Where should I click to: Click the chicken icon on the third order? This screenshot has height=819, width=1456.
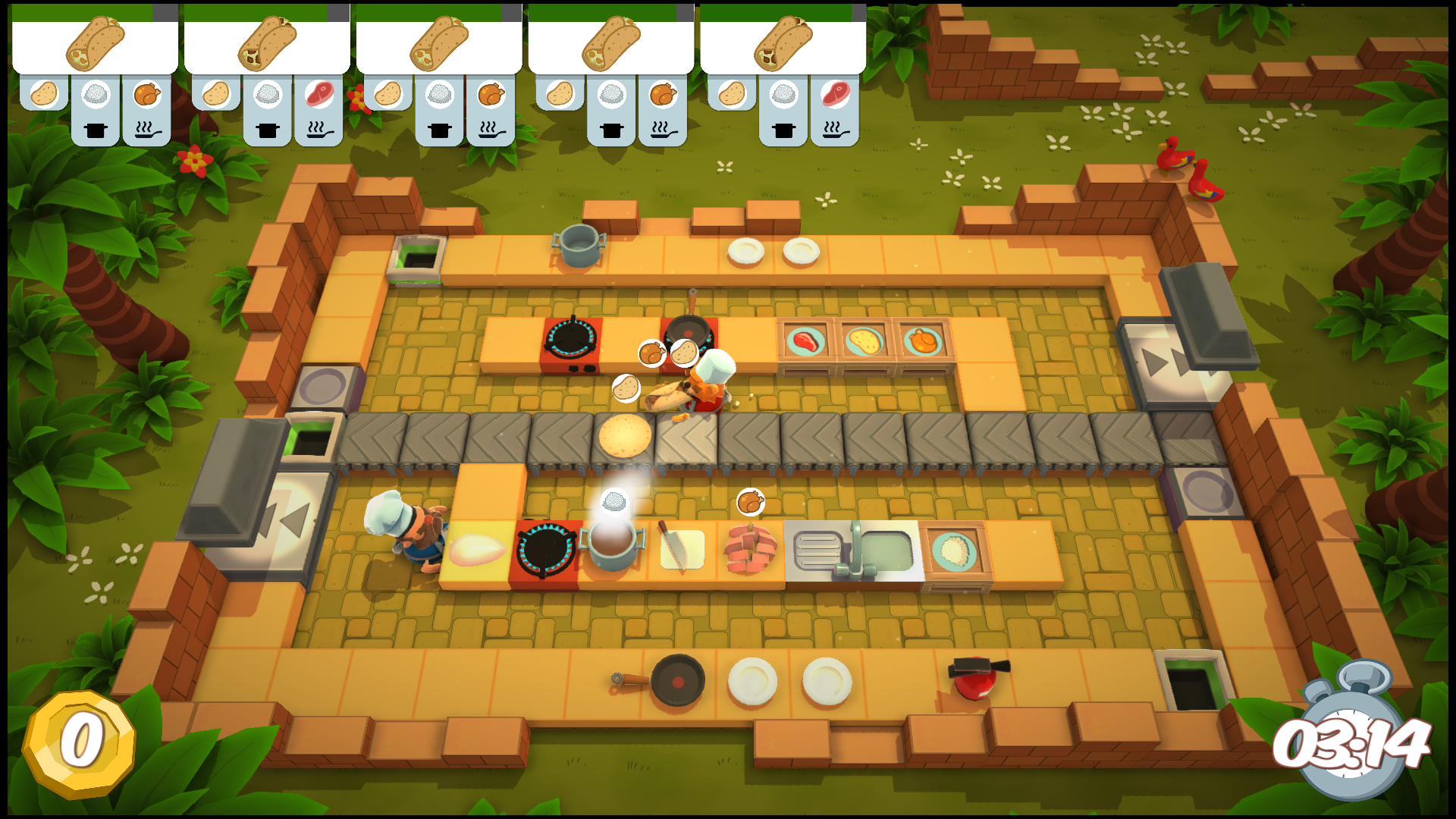point(489,93)
